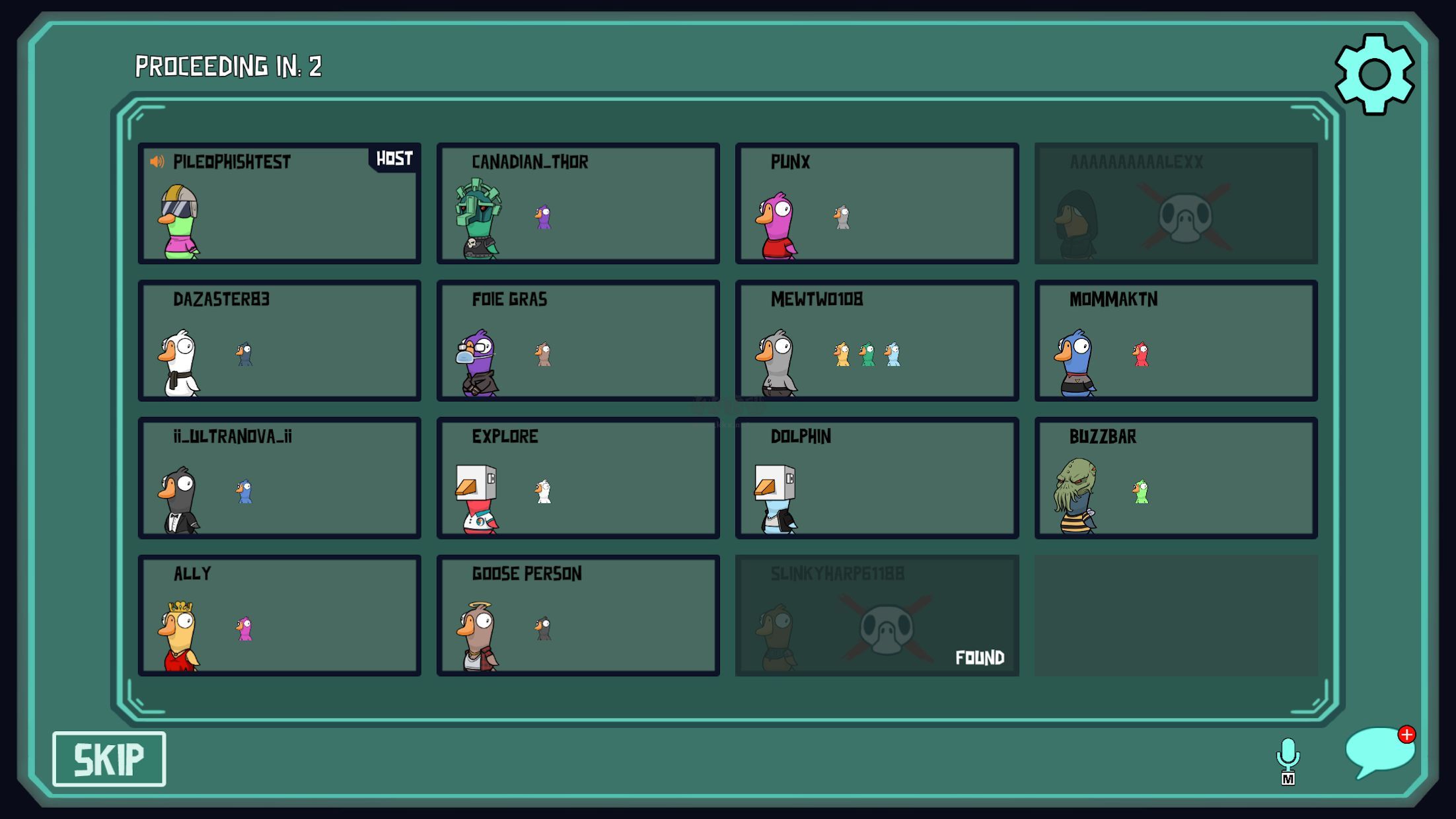Vote for player EXPLORE
Screen dimensions: 1456x819
pyautogui.click(x=578, y=478)
